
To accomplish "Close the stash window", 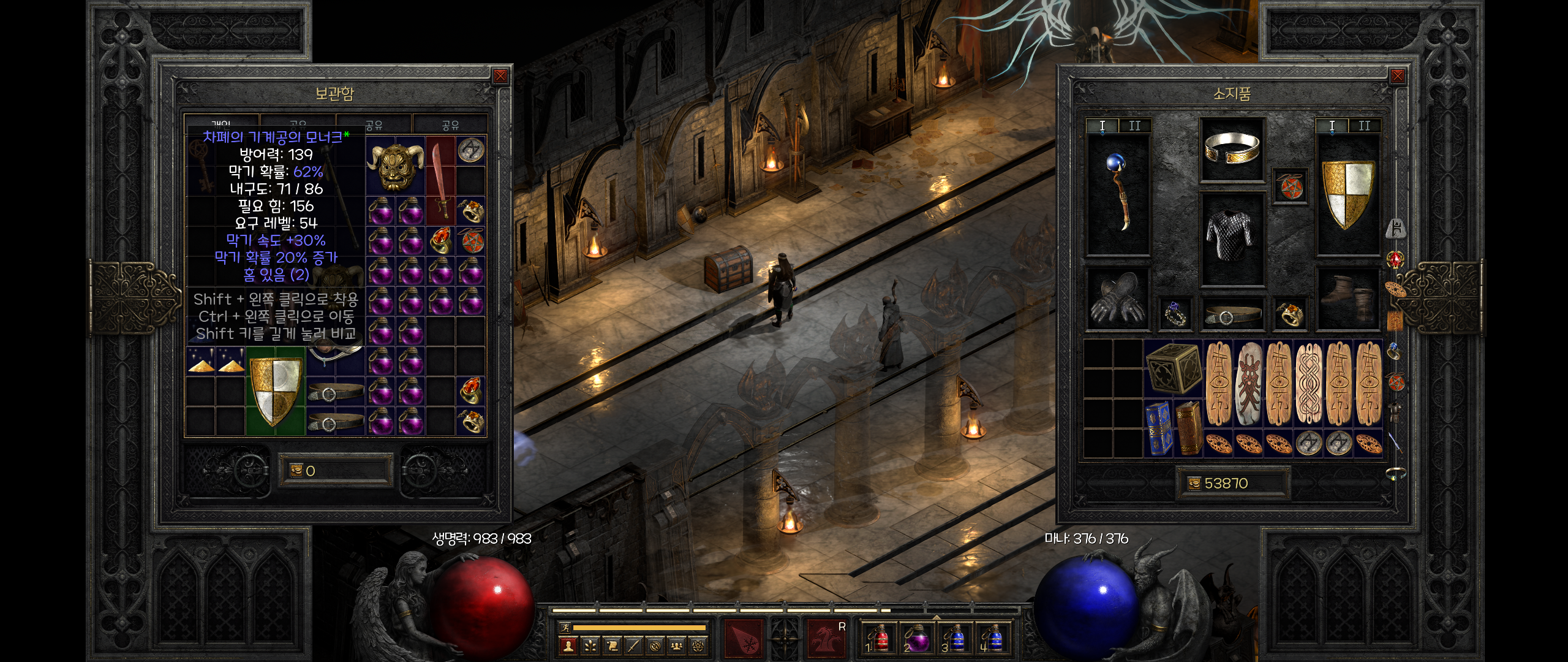I will (x=500, y=76).
